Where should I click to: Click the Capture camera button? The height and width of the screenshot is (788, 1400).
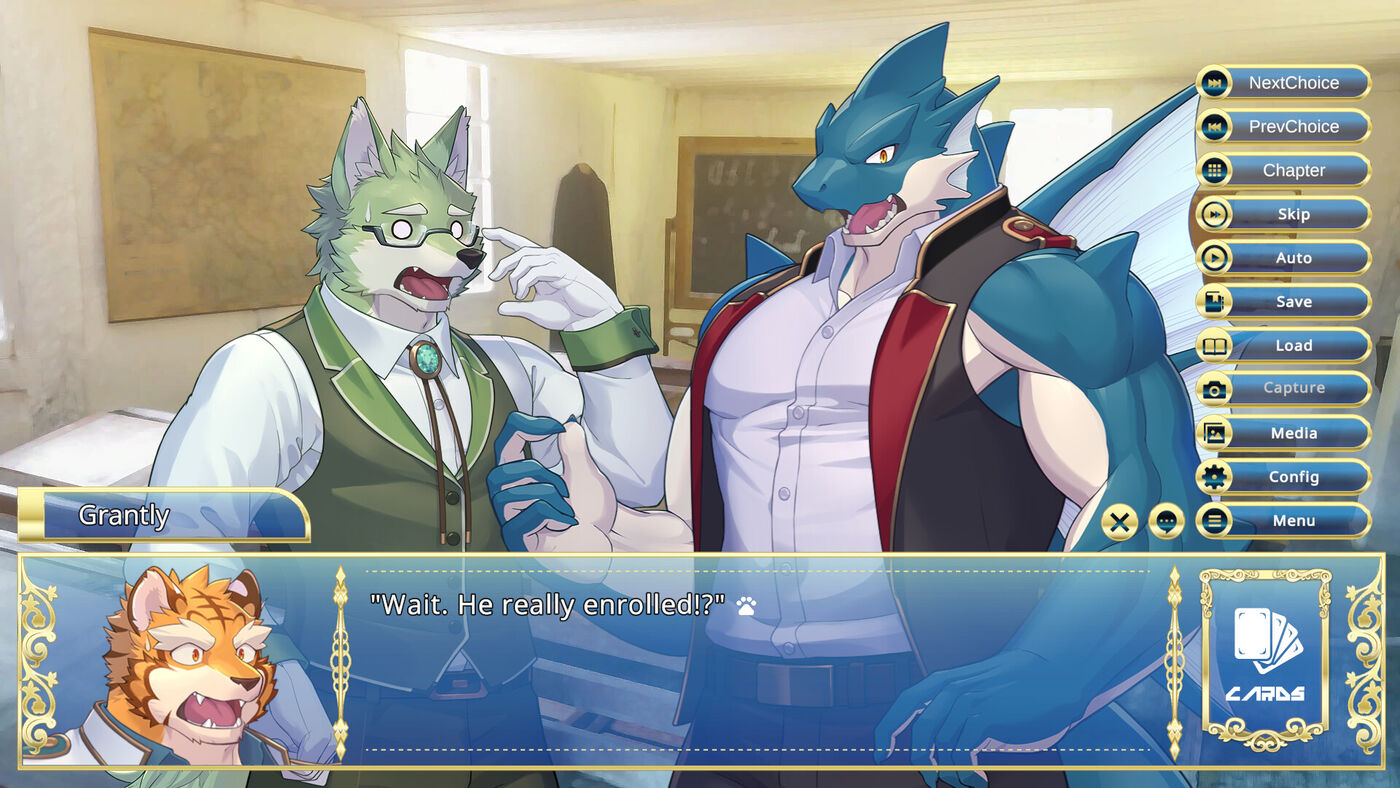[x=1284, y=389]
